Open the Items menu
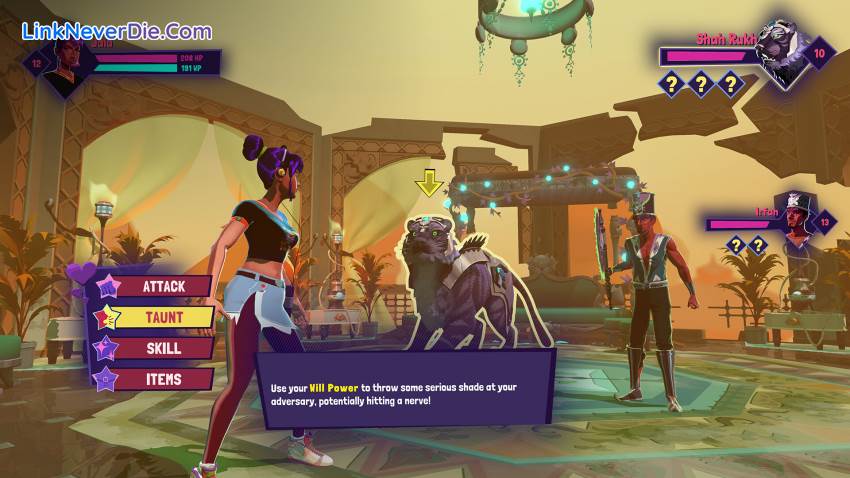The width and height of the screenshot is (850, 478). [162, 379]
